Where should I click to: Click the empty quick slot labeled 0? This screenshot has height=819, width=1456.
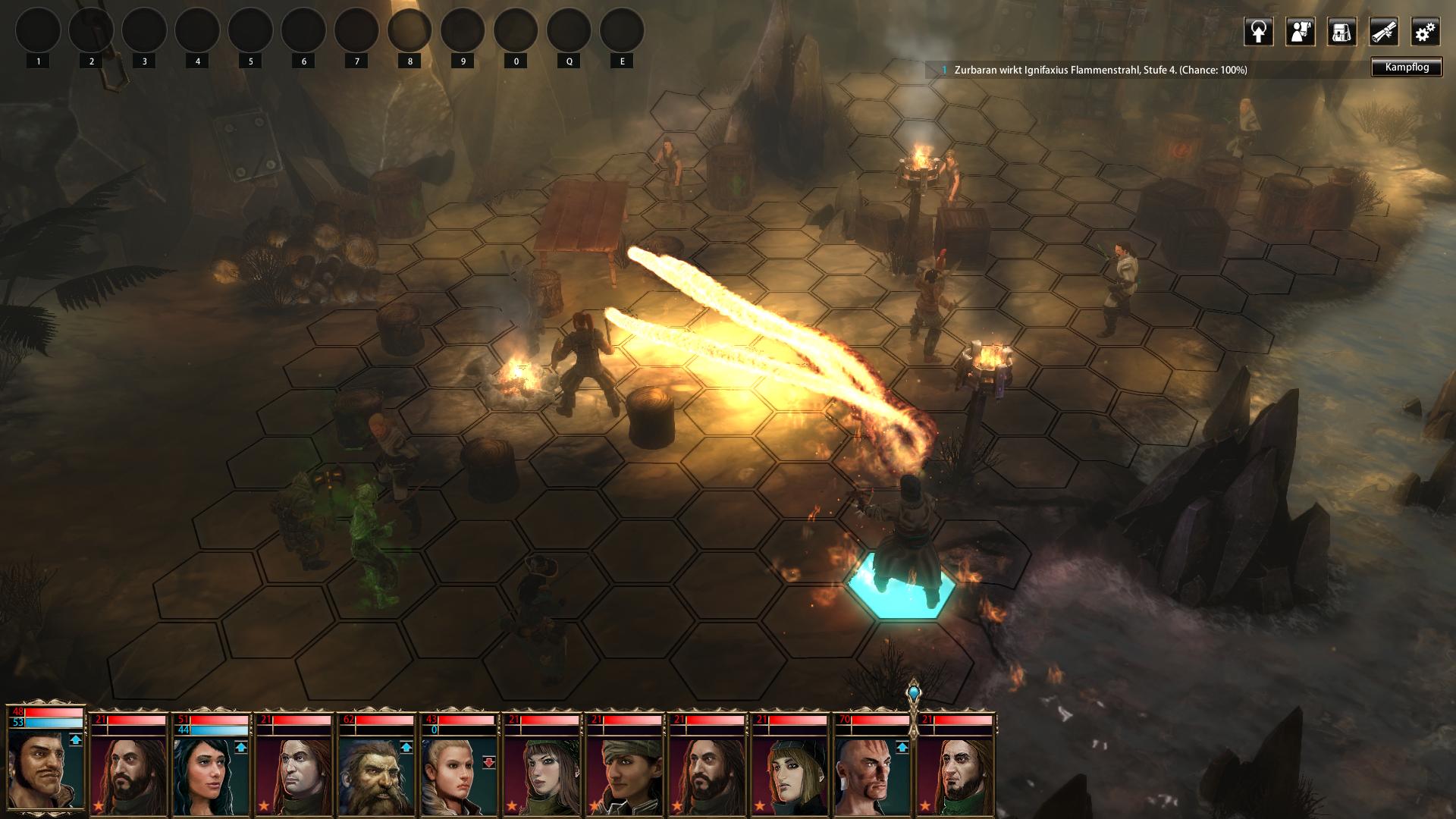click(516, 32)
